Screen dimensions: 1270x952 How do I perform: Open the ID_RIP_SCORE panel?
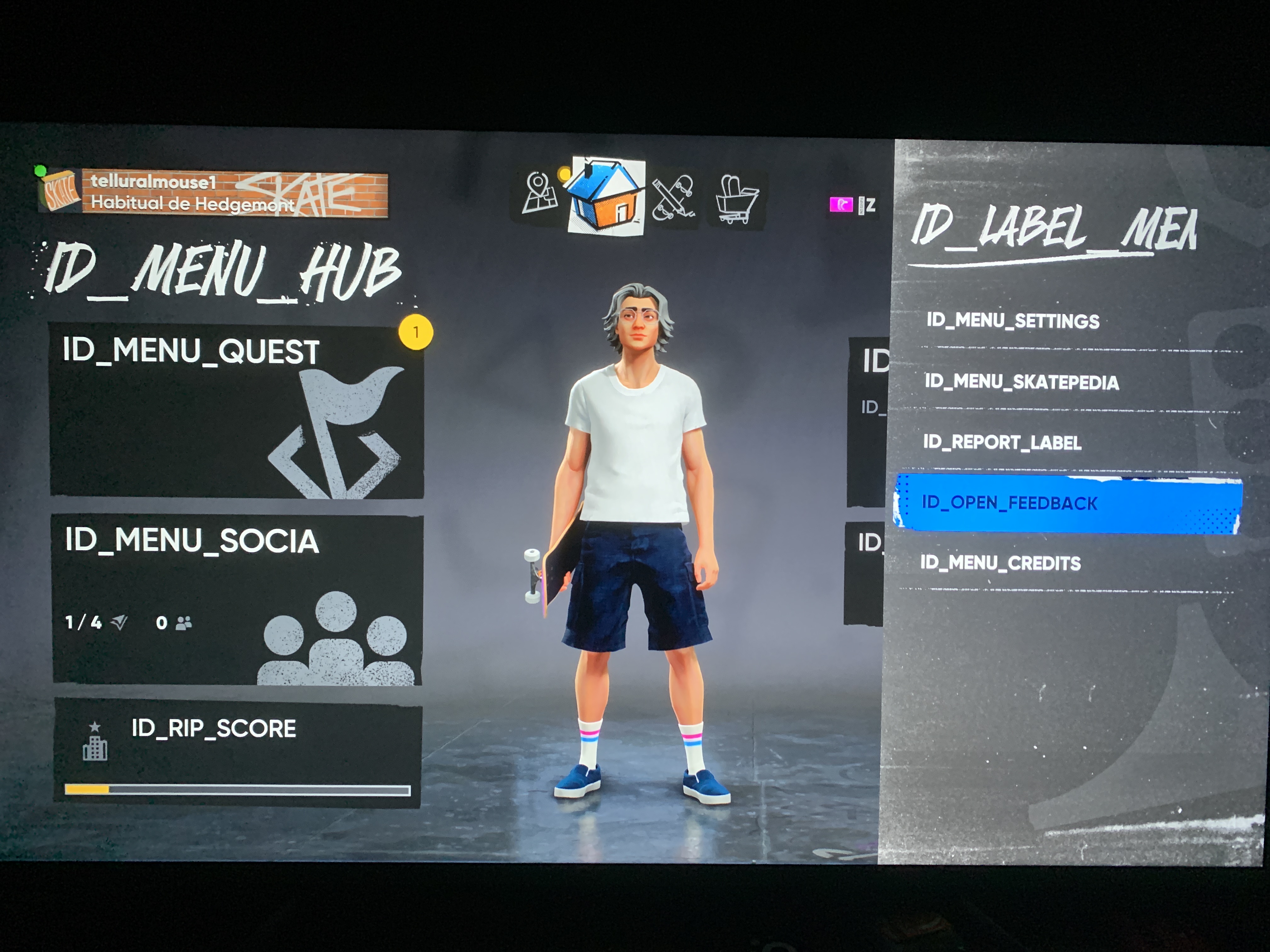[x=237, y=753]
